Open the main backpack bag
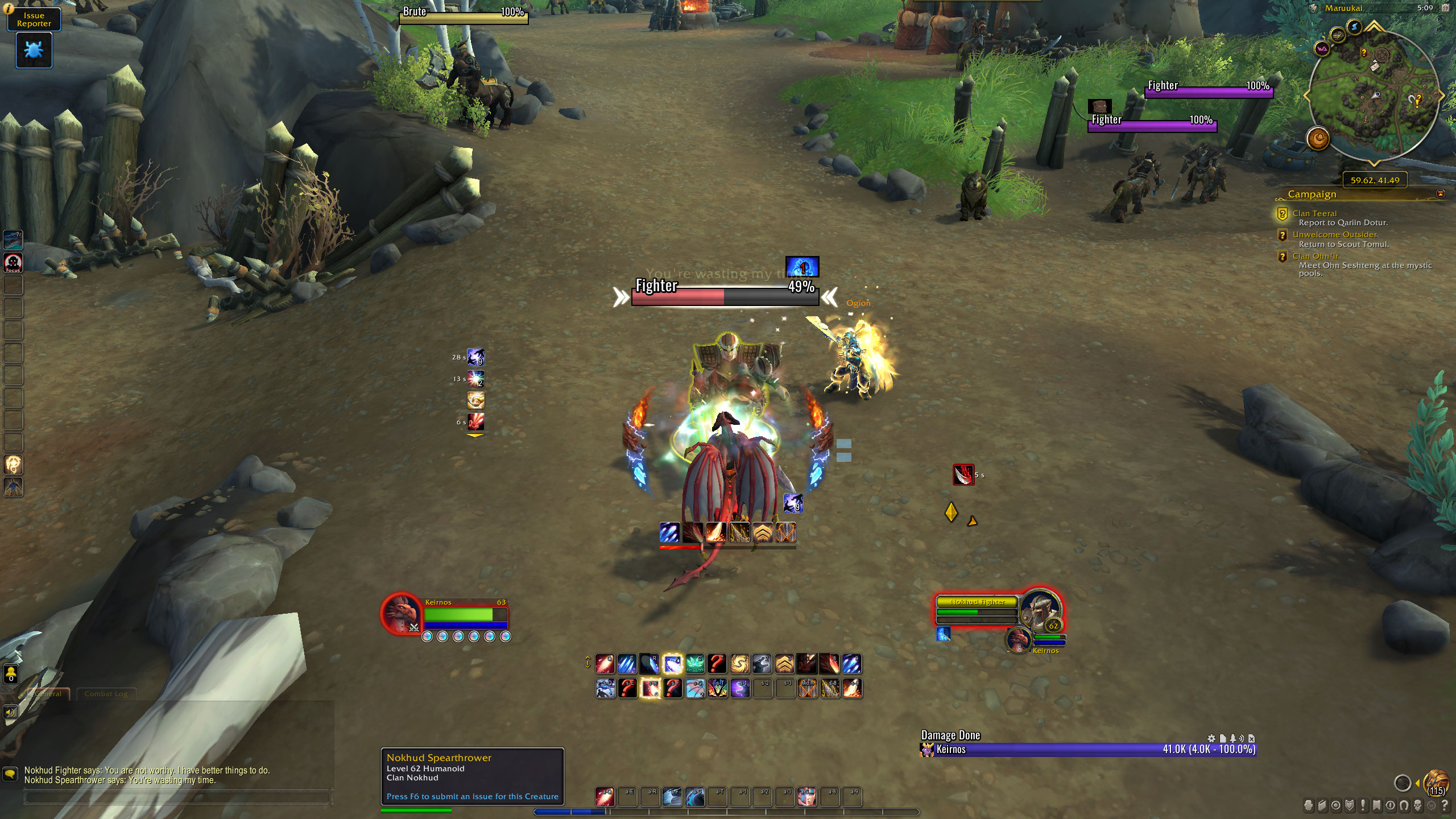 point(1436,783)
